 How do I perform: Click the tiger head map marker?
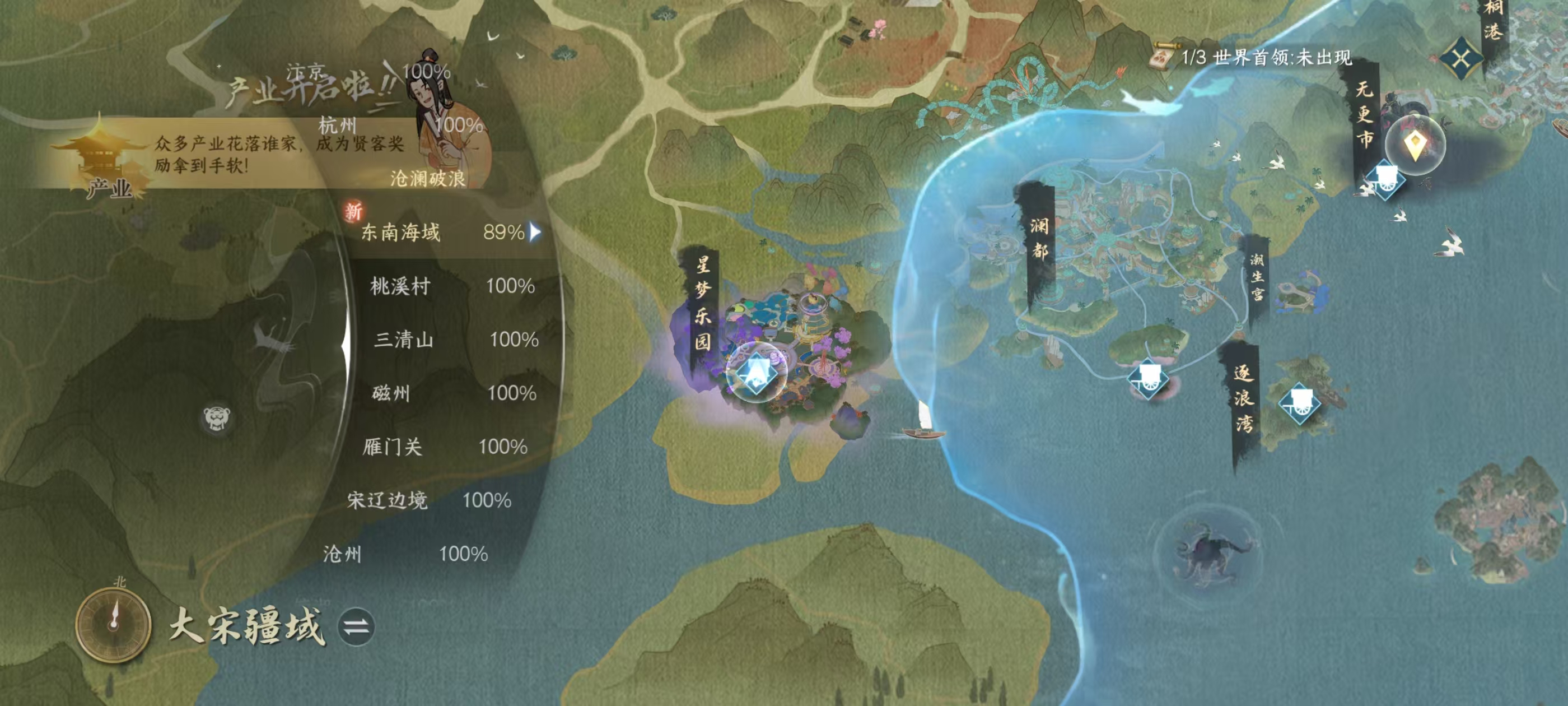click(217, 418)
